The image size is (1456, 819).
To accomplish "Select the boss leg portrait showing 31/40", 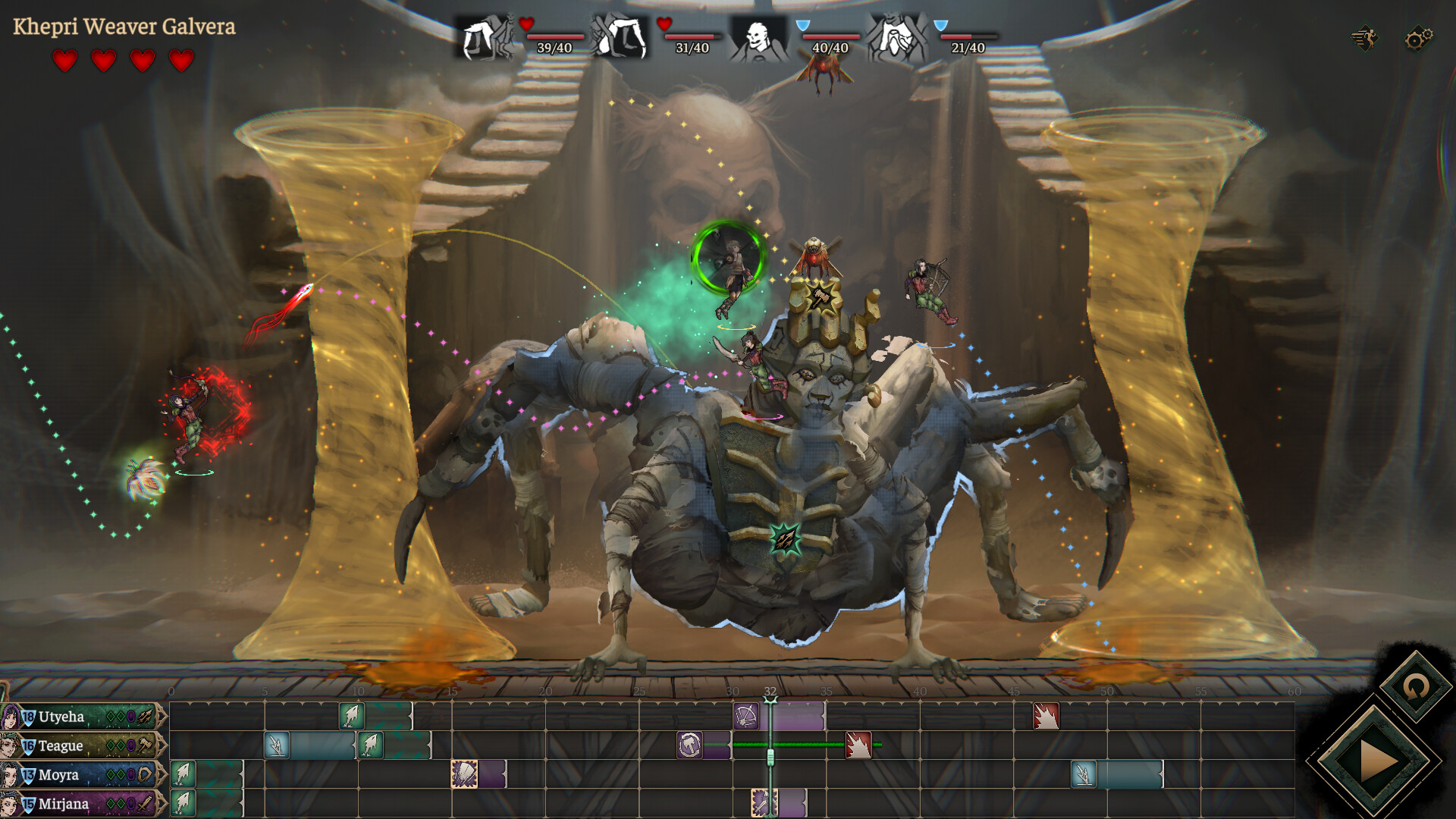I will (620, 36).
